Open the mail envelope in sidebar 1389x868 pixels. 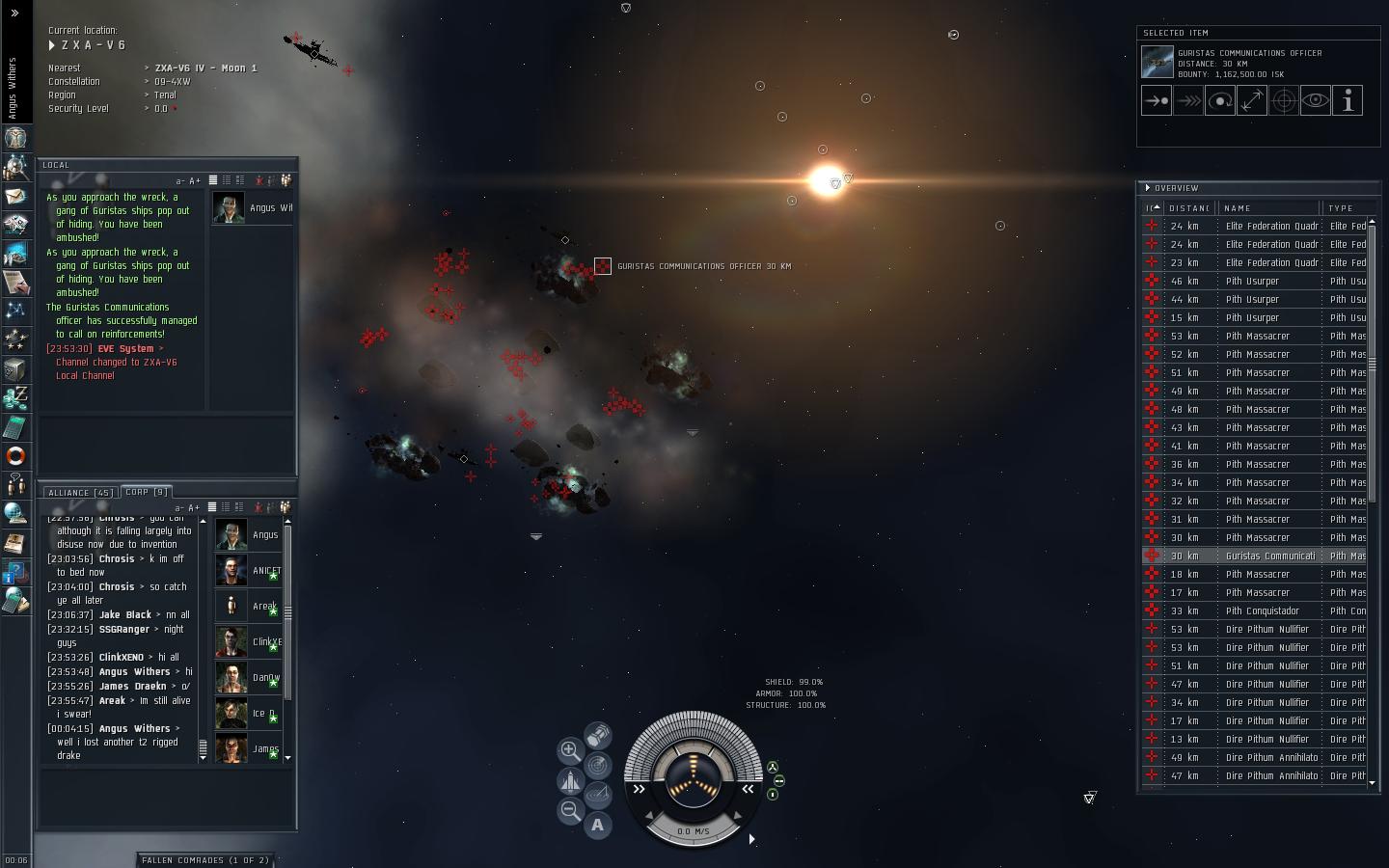pos(15,196)
